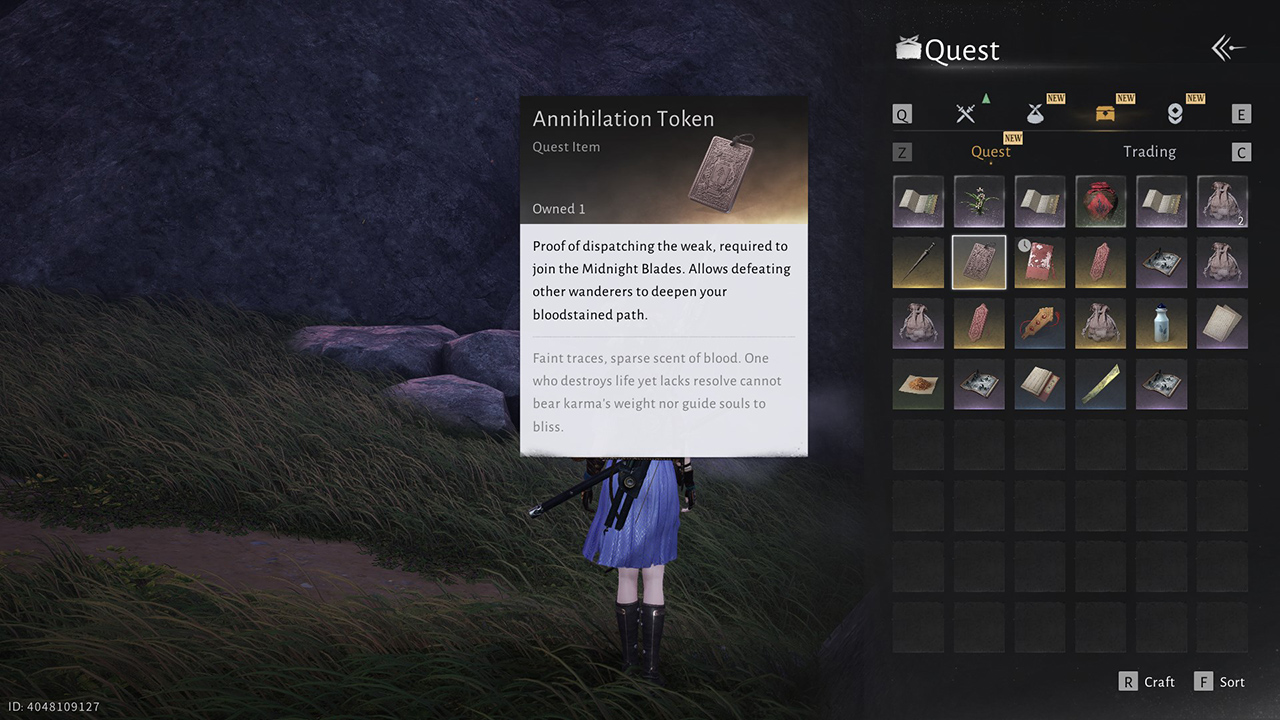This screenshot has height=720, width=1280.
Task: Select the treasure chest category tab
Action: click(1105, 114)
